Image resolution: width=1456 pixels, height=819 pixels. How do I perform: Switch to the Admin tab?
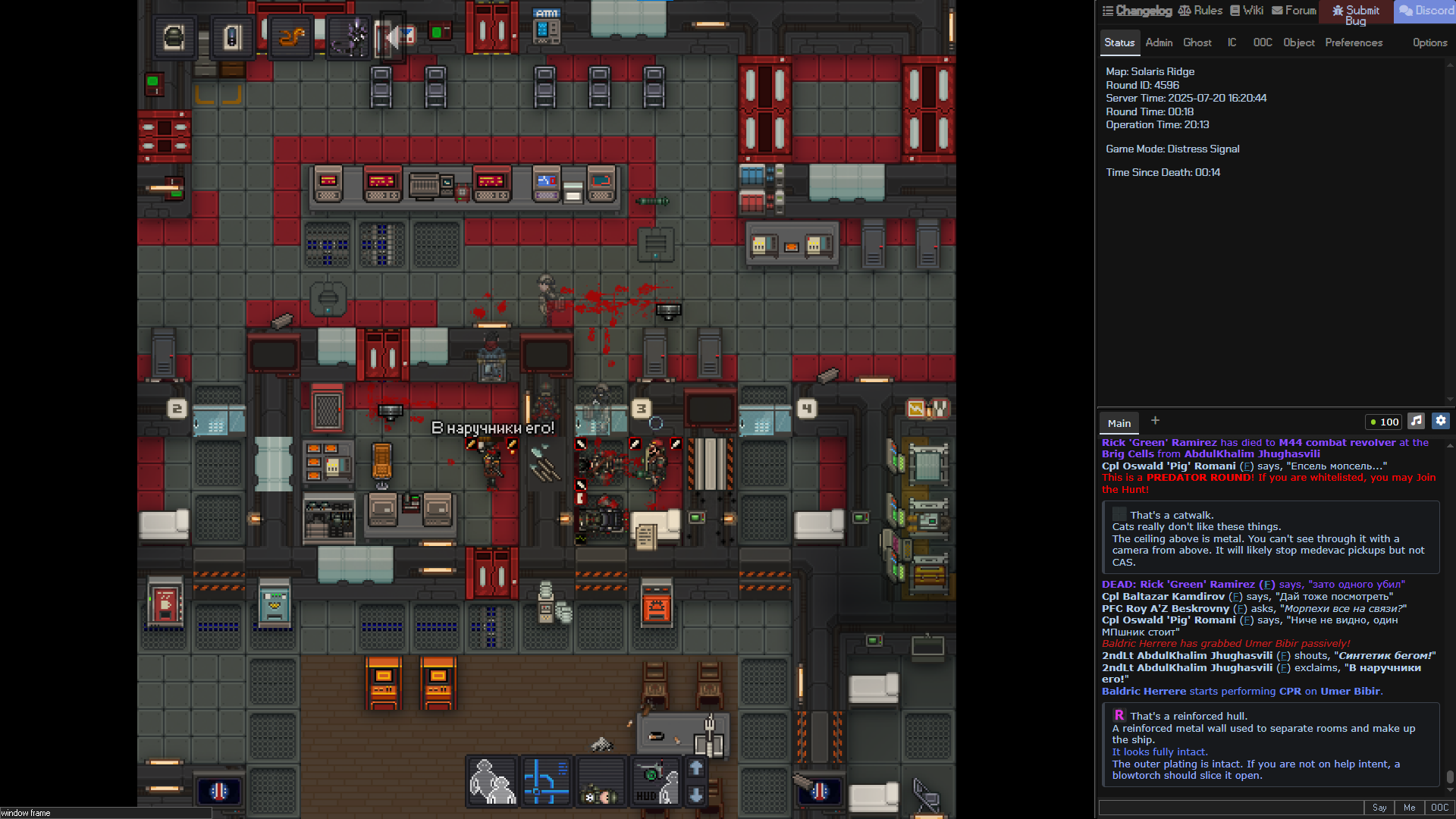coord(1159,42)
